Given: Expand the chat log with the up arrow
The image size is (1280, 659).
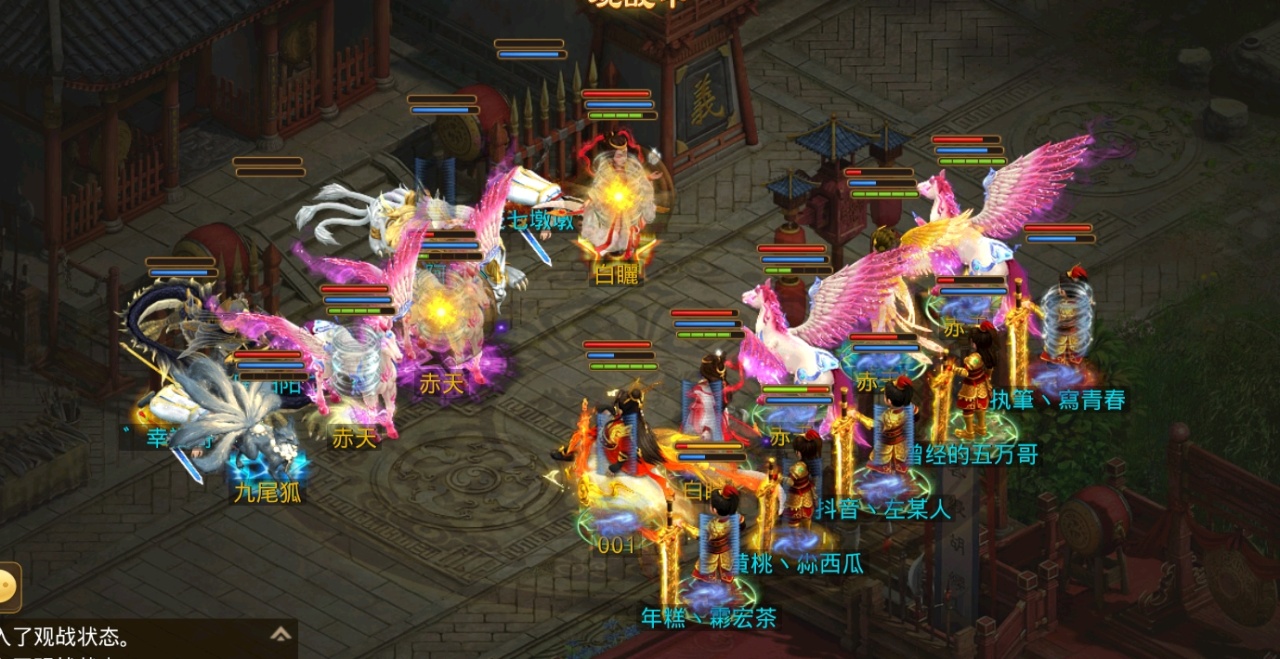Looking at the screenshot, I should tap(281, 633).
